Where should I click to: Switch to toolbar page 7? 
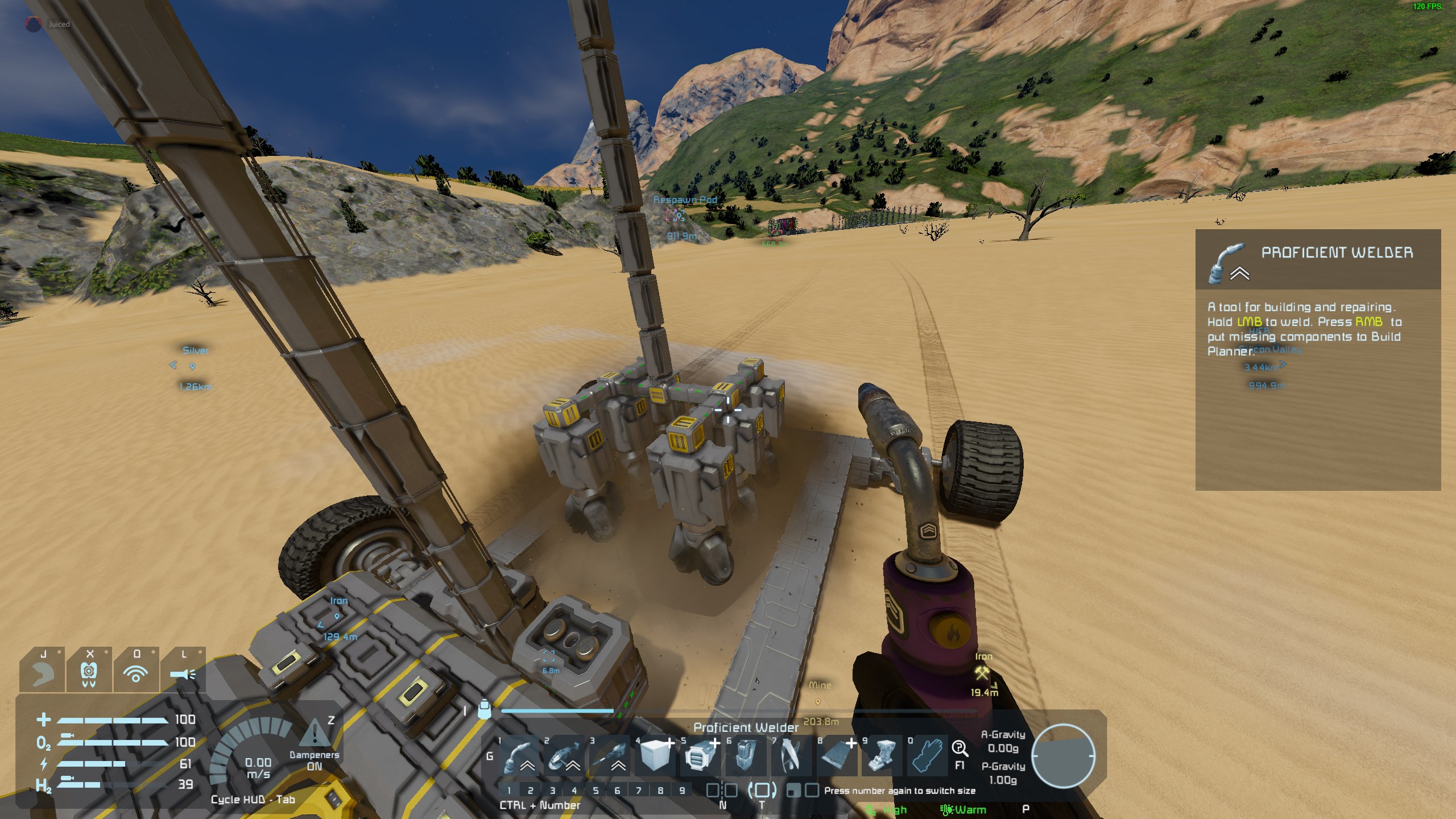[639, 791]
